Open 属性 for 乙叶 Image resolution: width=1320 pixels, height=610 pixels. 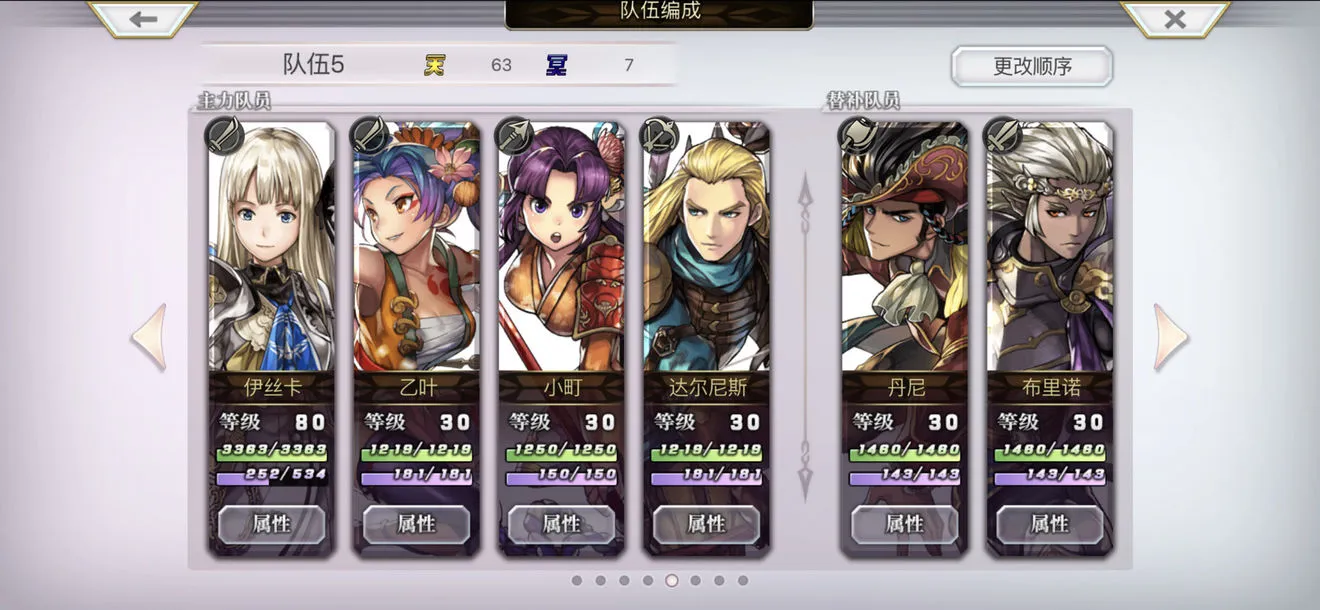tap(416, 524)
